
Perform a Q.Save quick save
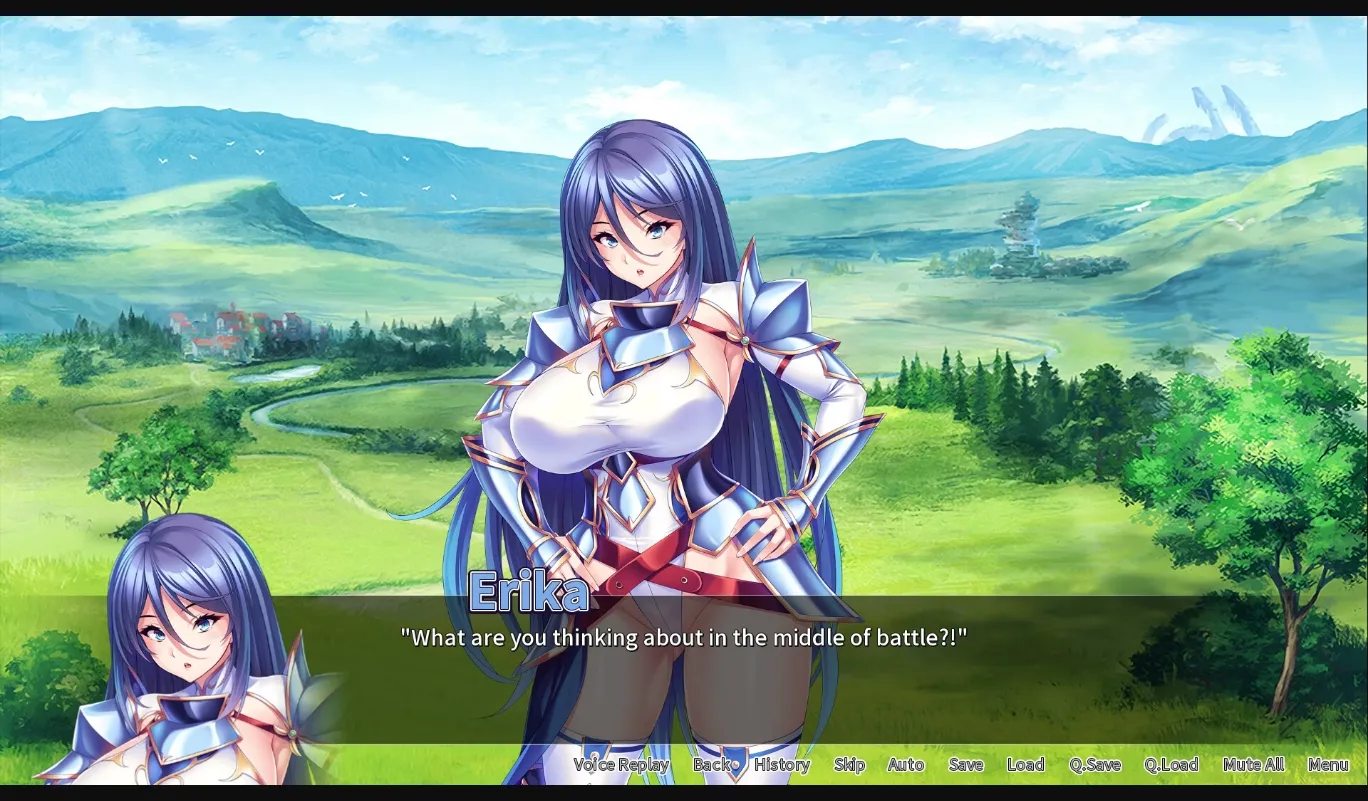[x=1095, y=764]
